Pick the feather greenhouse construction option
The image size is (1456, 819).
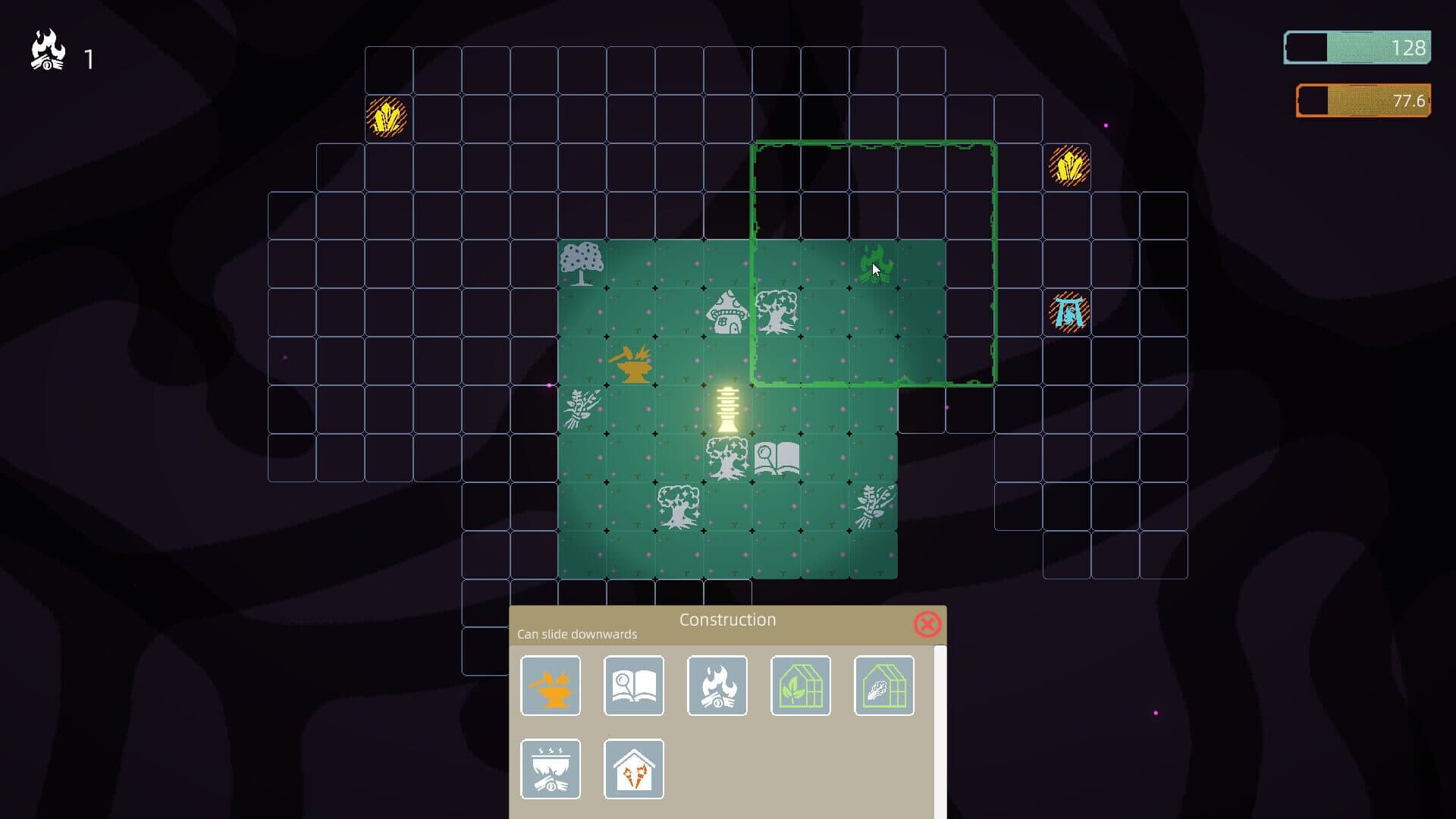(883, 686)
